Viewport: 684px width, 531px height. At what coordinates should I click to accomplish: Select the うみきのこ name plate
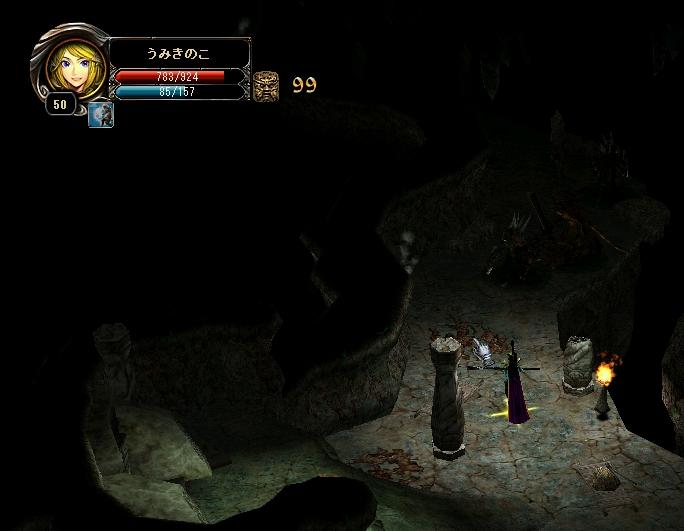179,53
